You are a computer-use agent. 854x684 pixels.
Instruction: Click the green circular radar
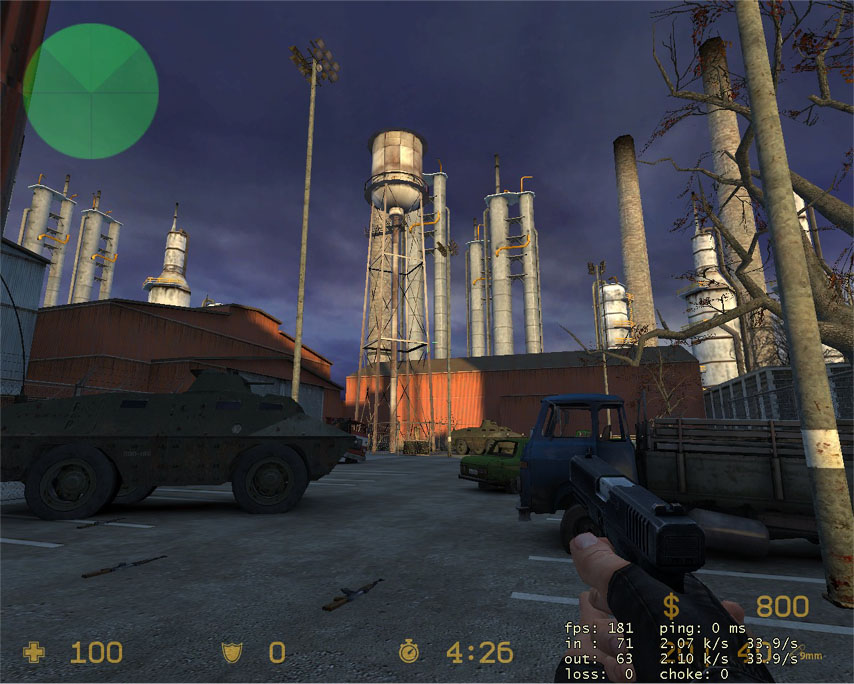coord(90,91)
